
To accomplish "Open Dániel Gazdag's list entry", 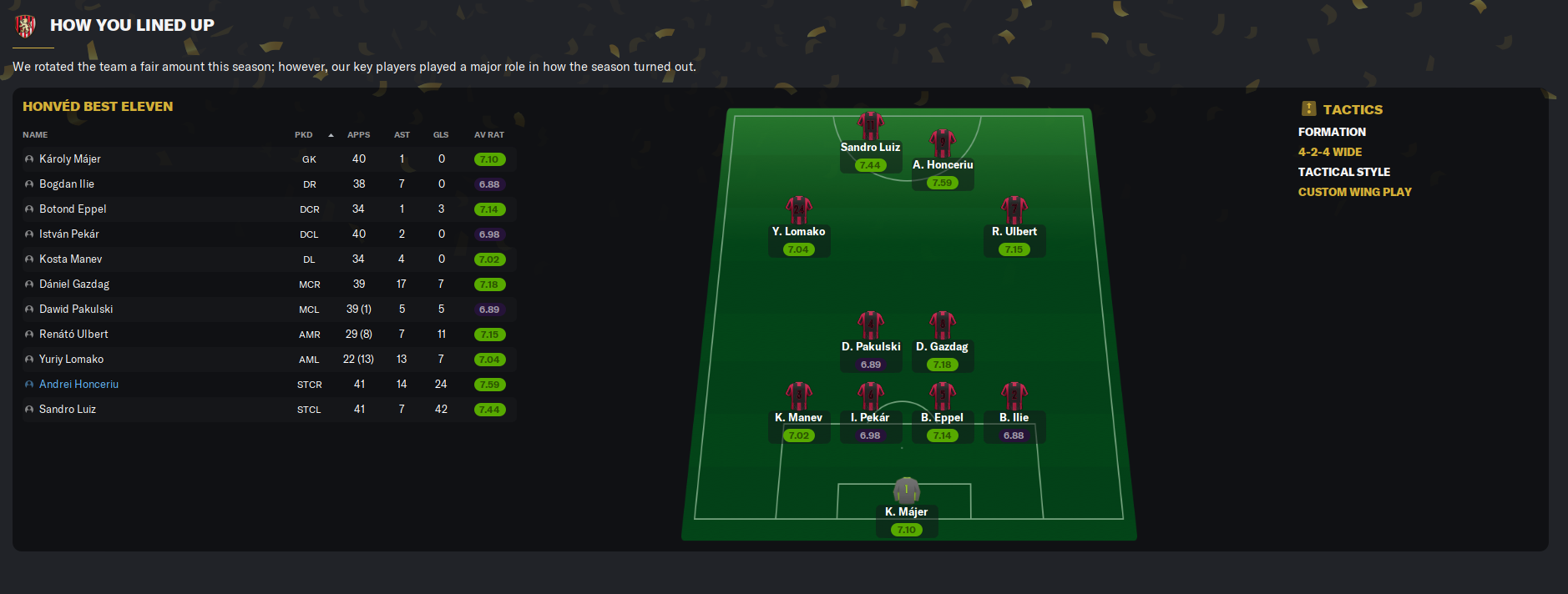I will coord(74,284).
